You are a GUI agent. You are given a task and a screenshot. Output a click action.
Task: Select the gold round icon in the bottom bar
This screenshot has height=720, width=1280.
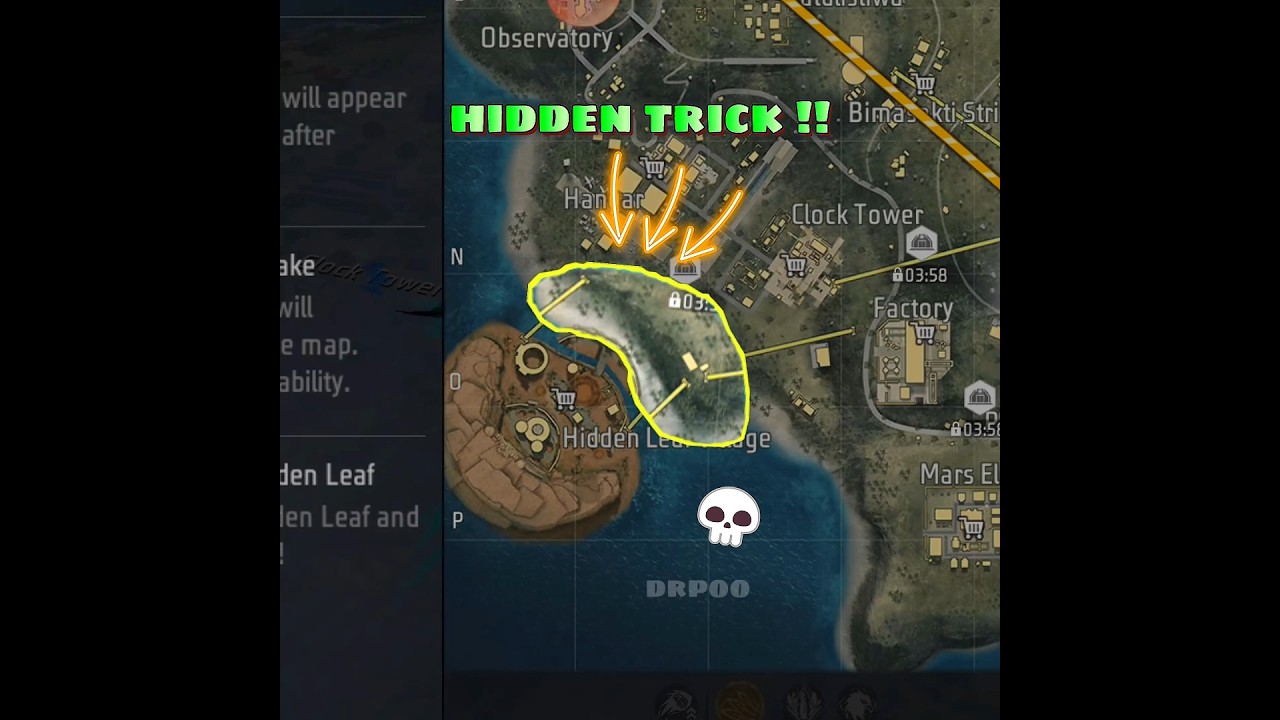point(740,701)
